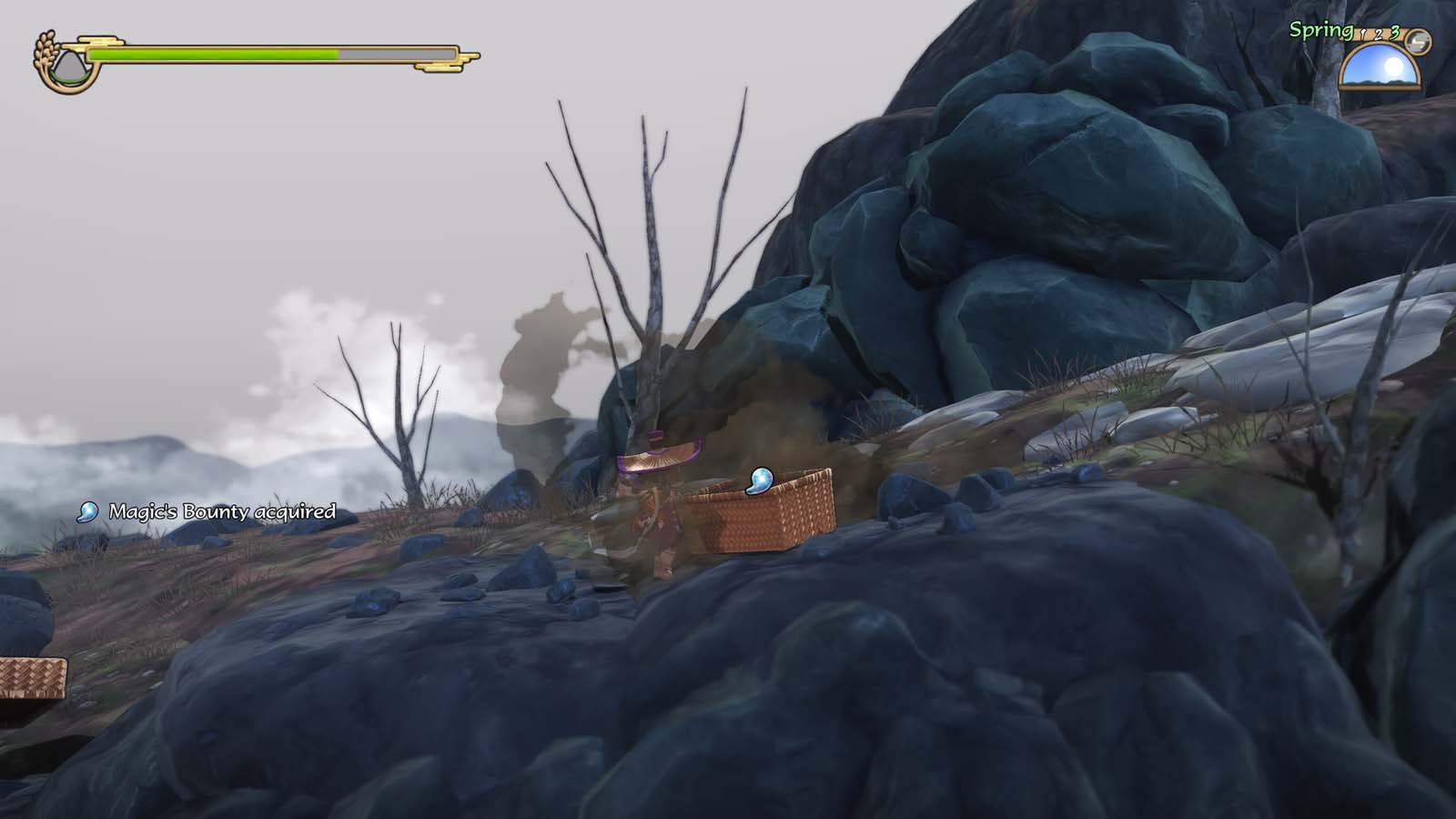Click the semicircular day-night dial
Viewport: 1456px width, 819px height.
pyautogui.click(x=1380, y=68)
